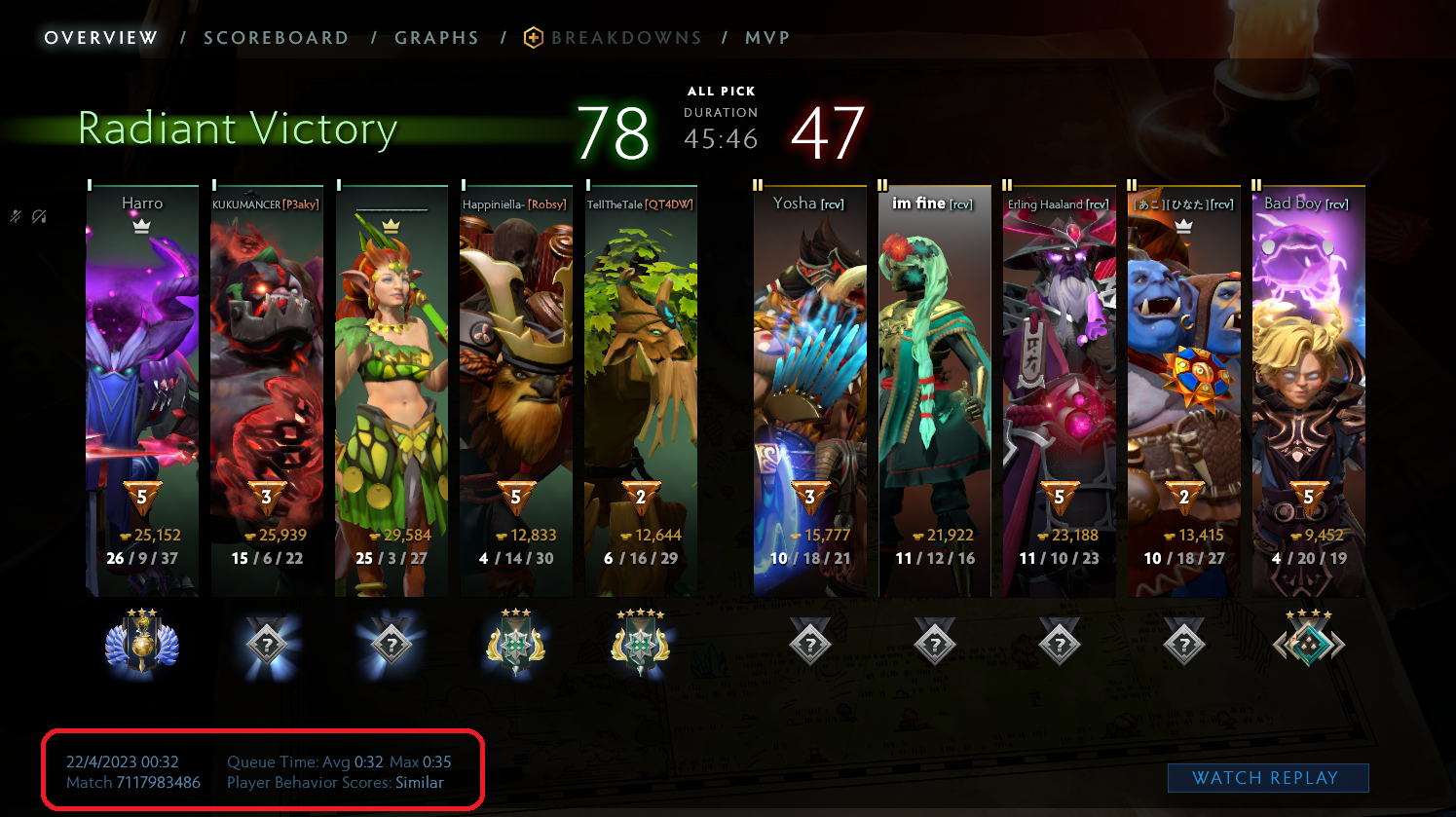Toggle the muted headset voice chat icon

(x=41, y=215)
